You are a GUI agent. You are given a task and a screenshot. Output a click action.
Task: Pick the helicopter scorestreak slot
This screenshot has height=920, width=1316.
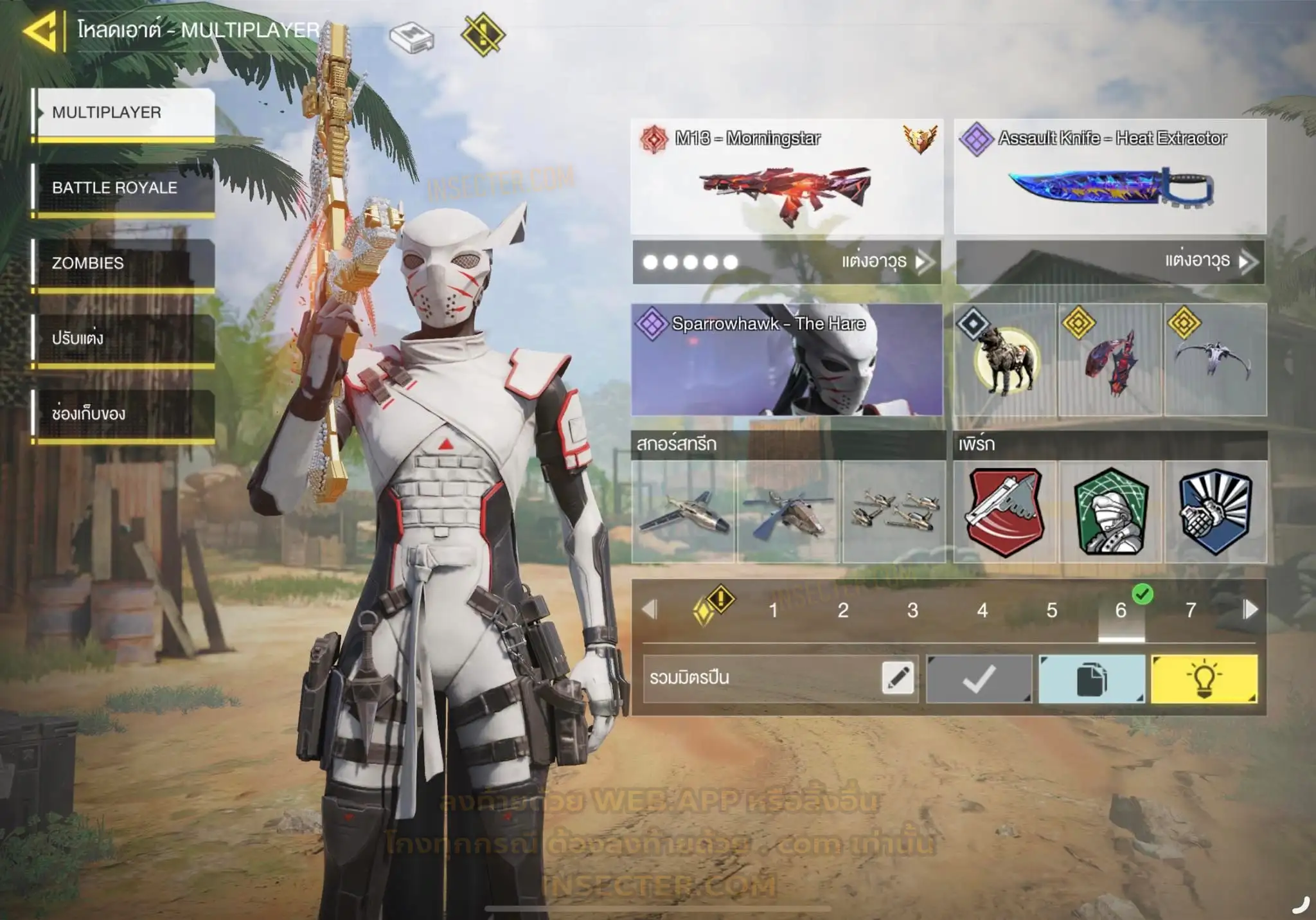788,512
